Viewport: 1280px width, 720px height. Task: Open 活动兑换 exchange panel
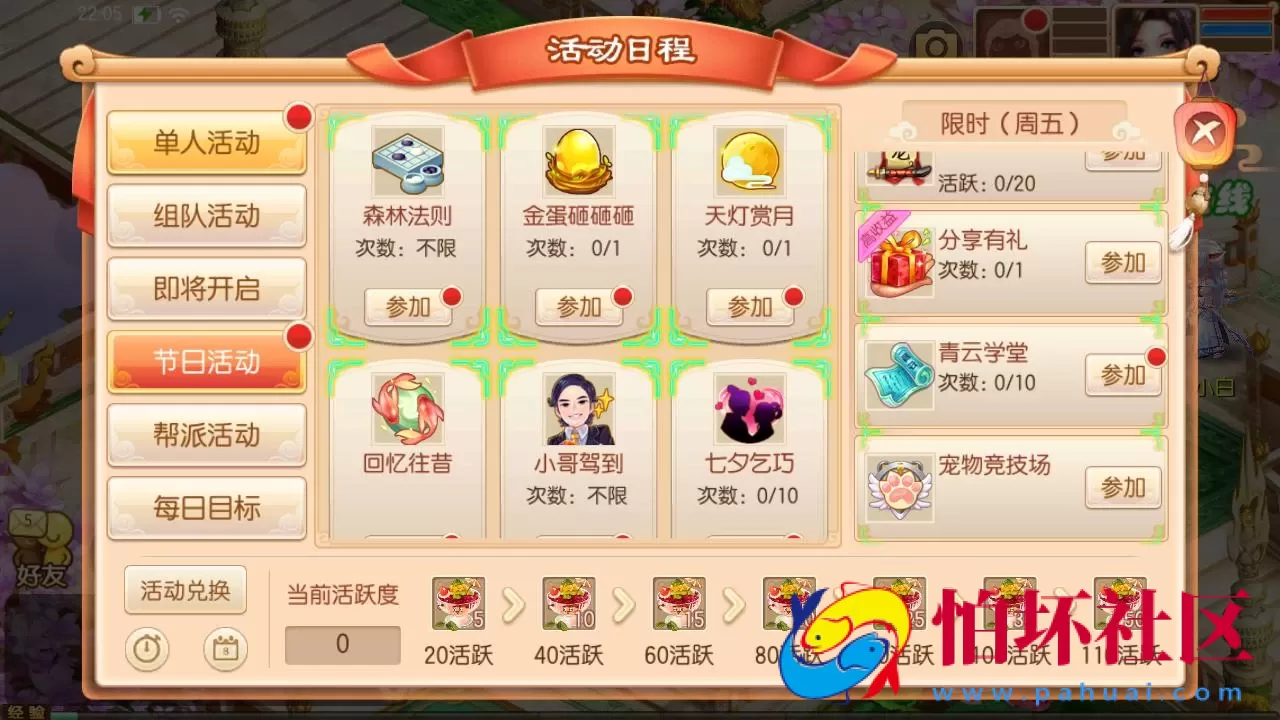184,591
